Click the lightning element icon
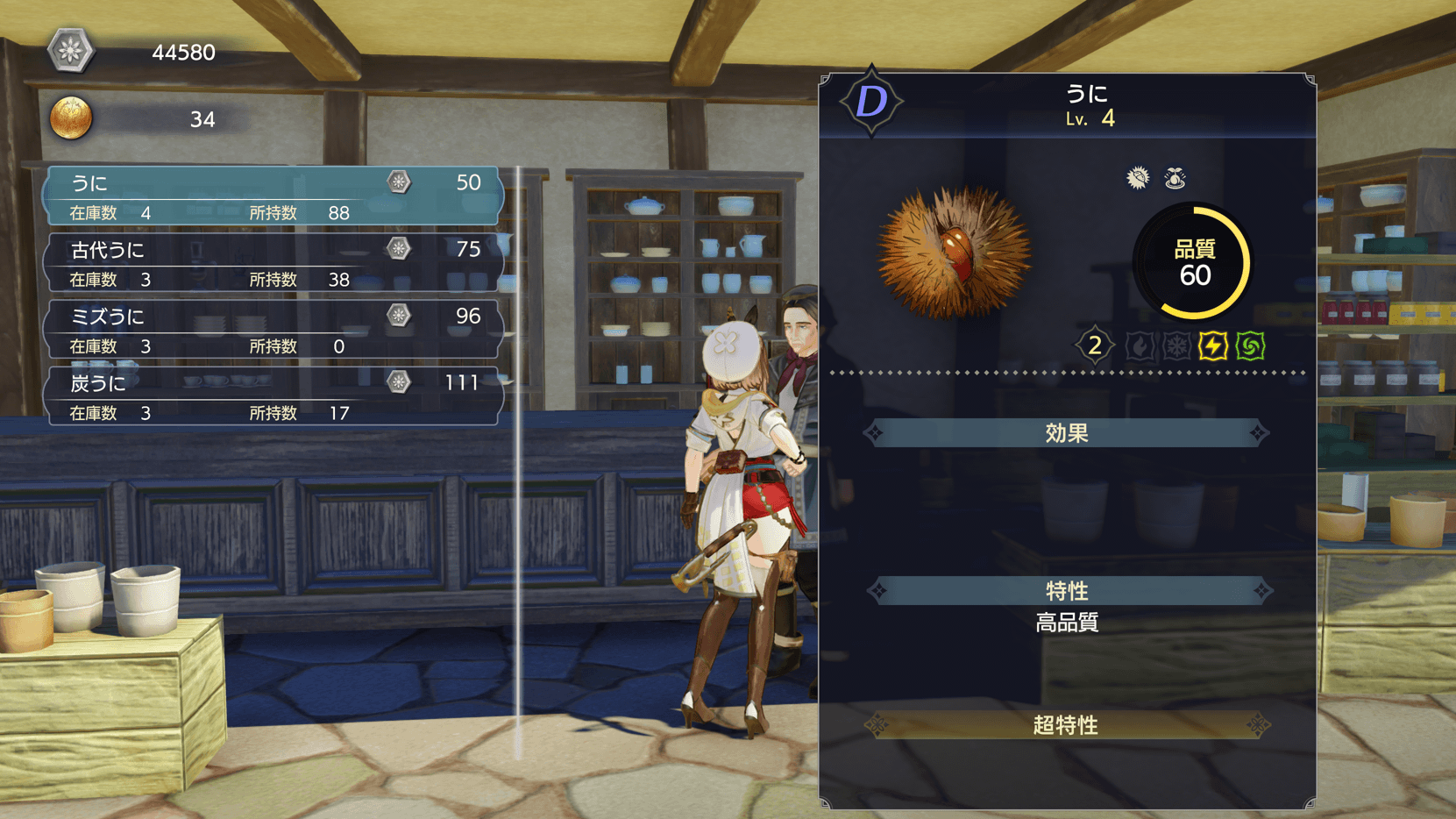 click(x=1213, y=346)
